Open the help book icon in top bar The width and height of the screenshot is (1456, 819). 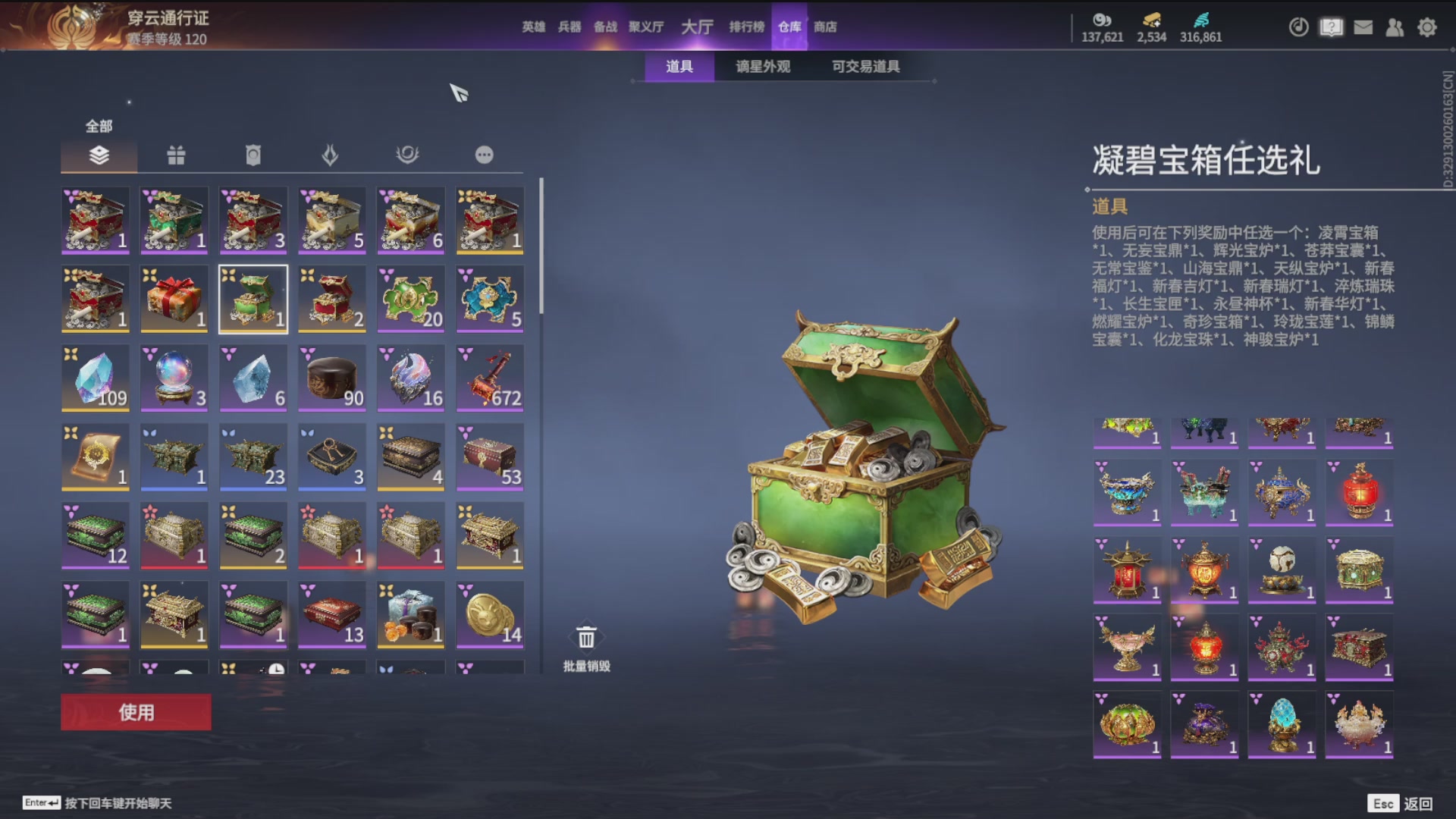coord(1331,27)
